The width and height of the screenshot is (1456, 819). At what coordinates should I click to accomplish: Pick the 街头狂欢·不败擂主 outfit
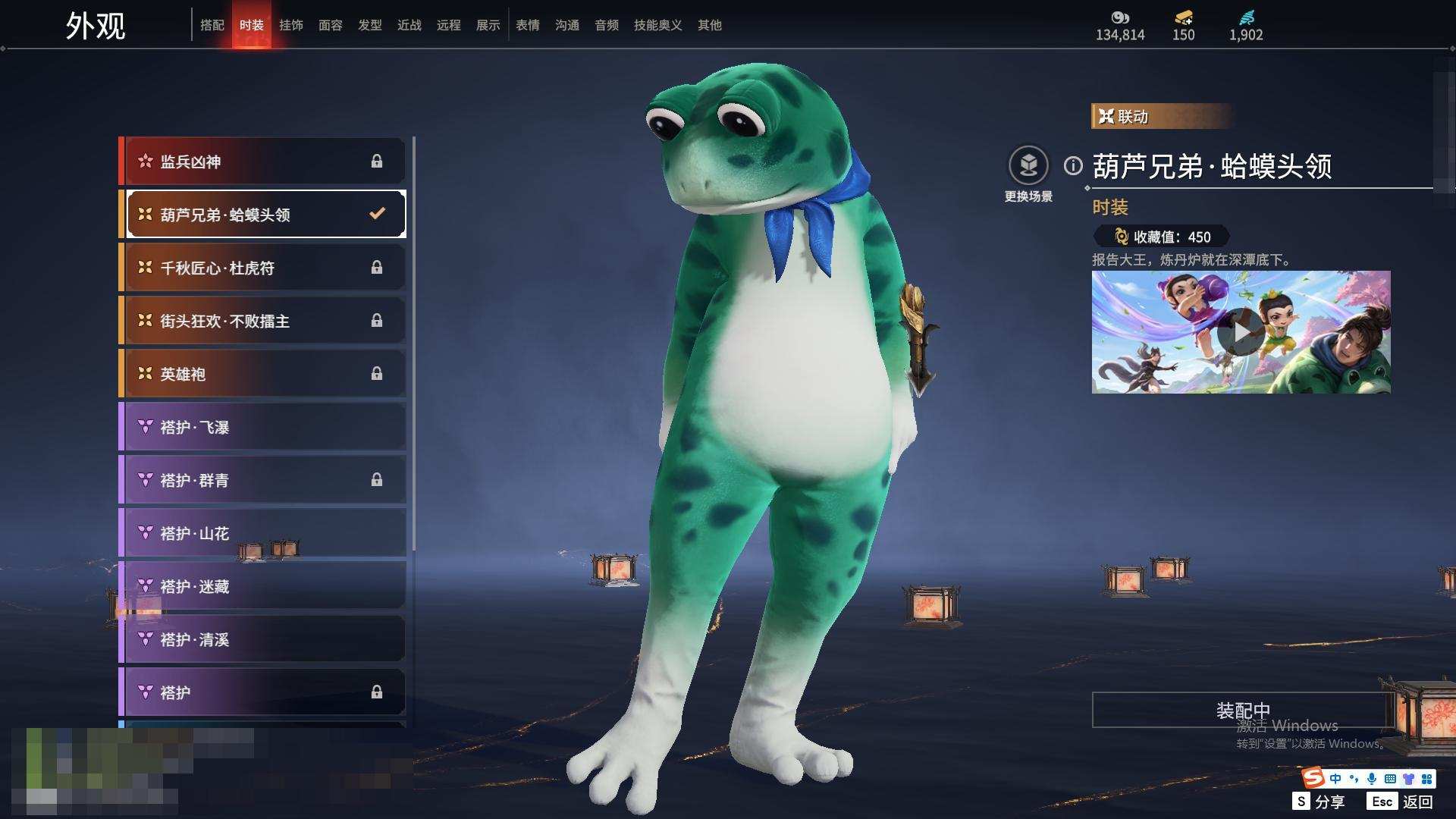263,321
